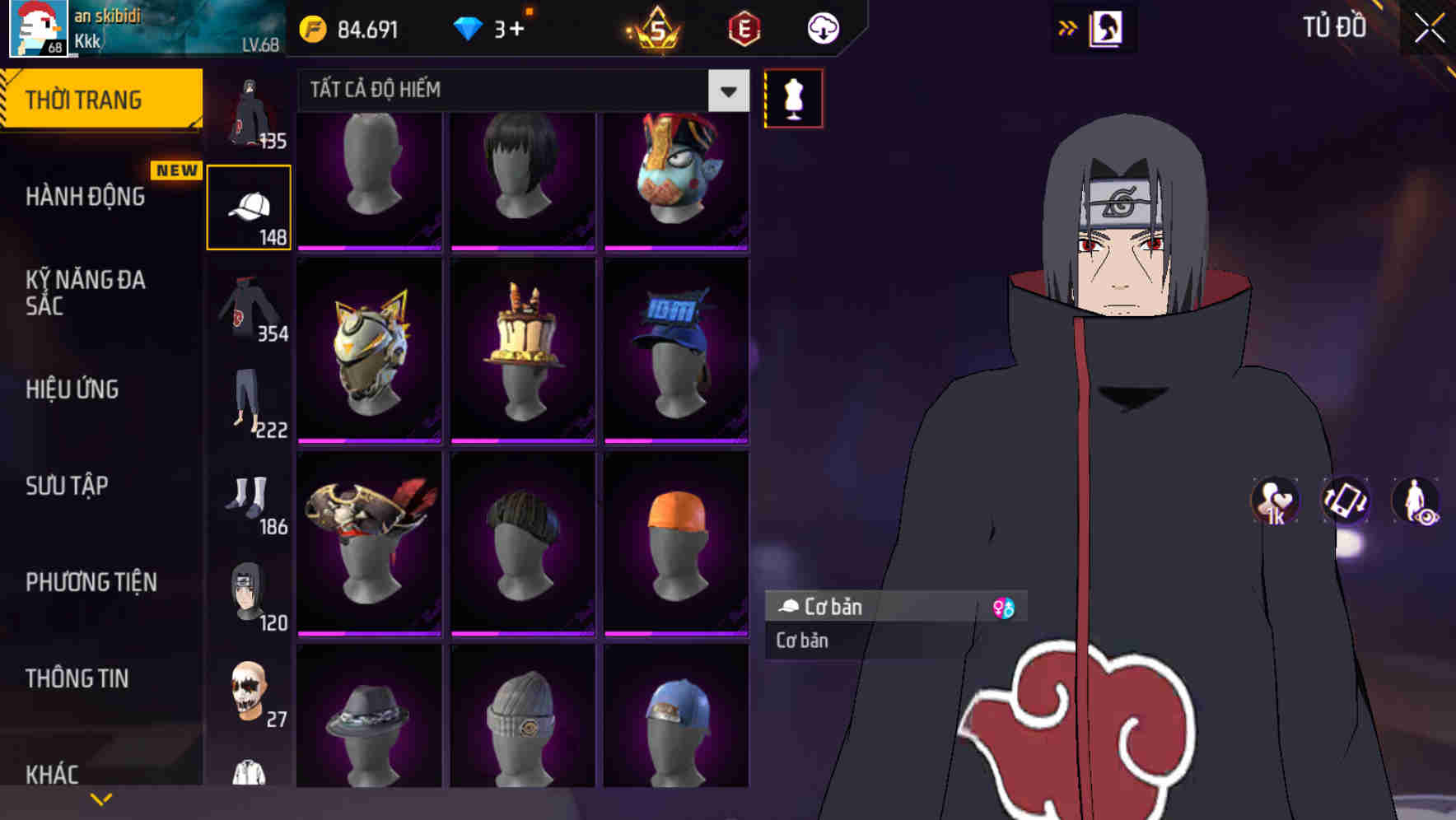Image resolution: width=1456 pixels, height=820 pixels.
Task: Click the double arrow expander near top right
Action: 1067,26
